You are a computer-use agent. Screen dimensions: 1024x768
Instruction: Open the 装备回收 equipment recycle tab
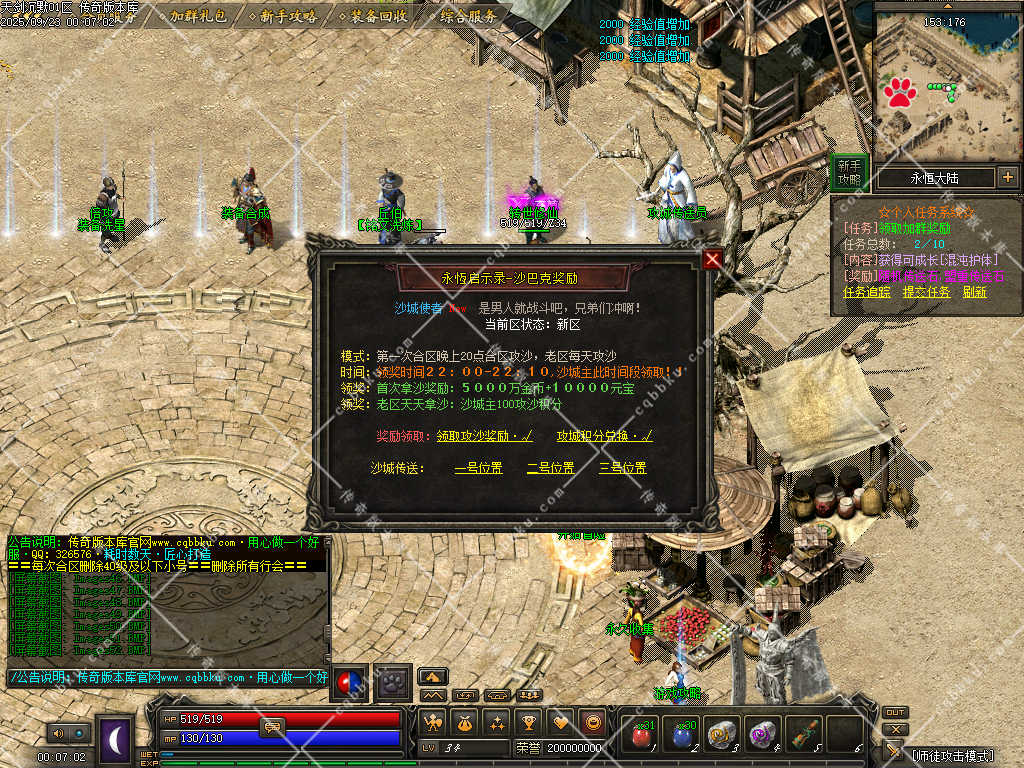point(379,16)
